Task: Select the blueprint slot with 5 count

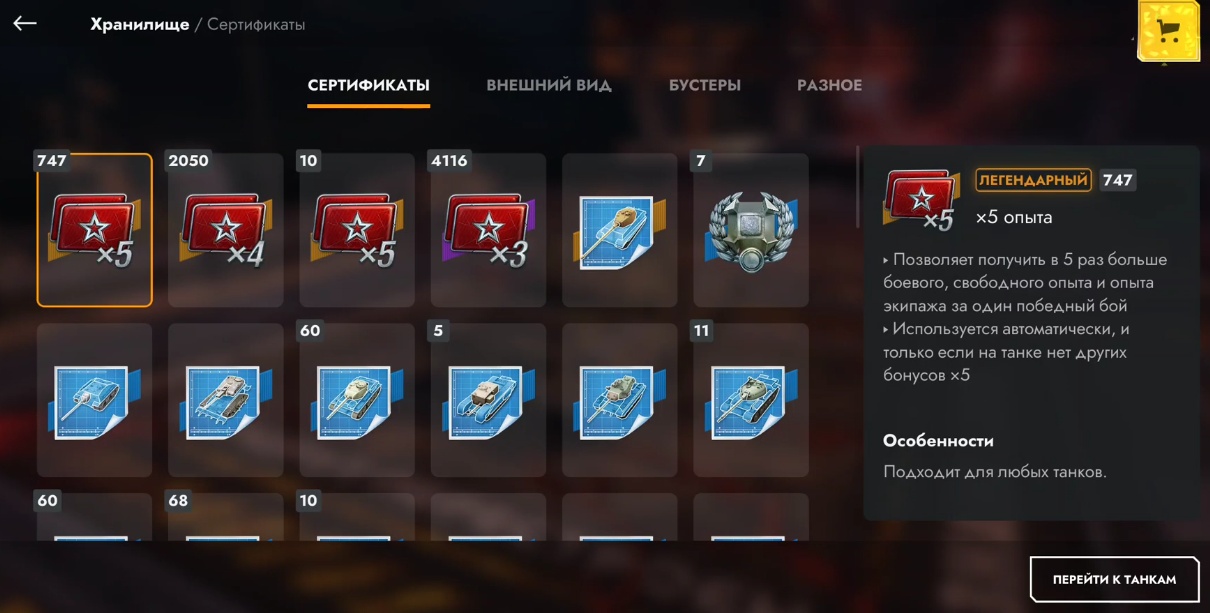Action: point(488,400)
